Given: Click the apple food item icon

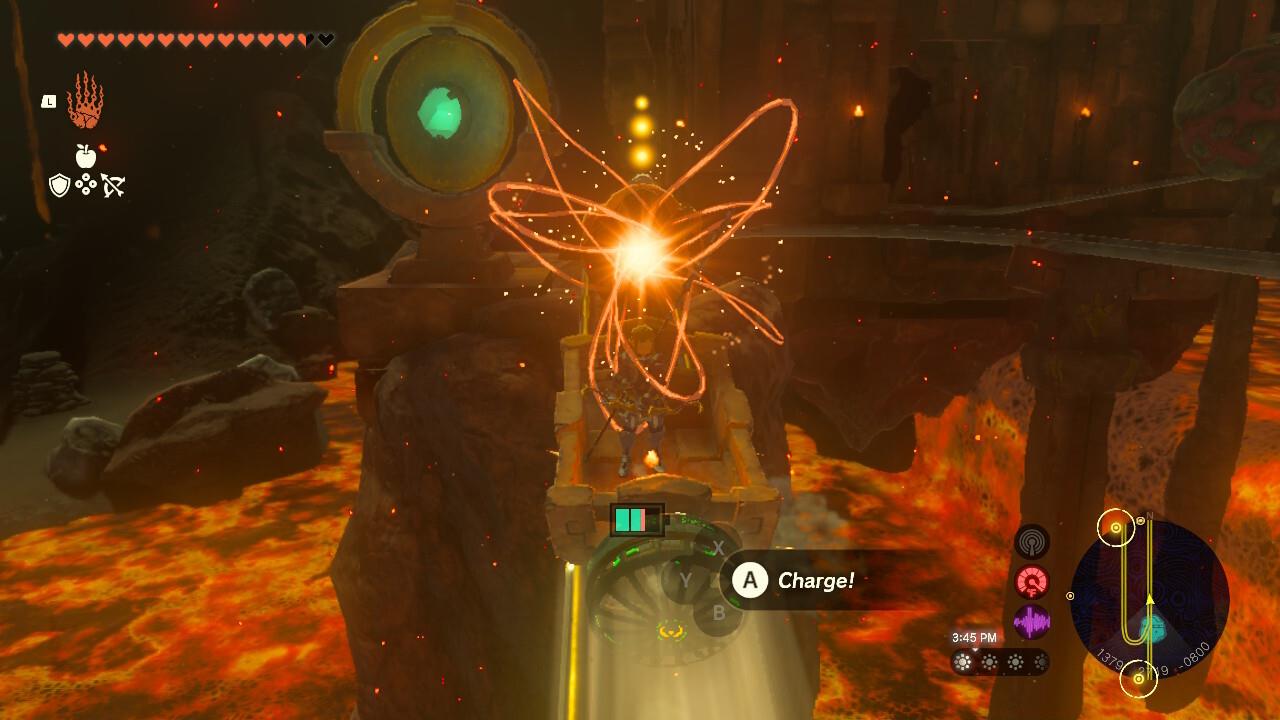Looking at the screenshot, I should point(86,156).
